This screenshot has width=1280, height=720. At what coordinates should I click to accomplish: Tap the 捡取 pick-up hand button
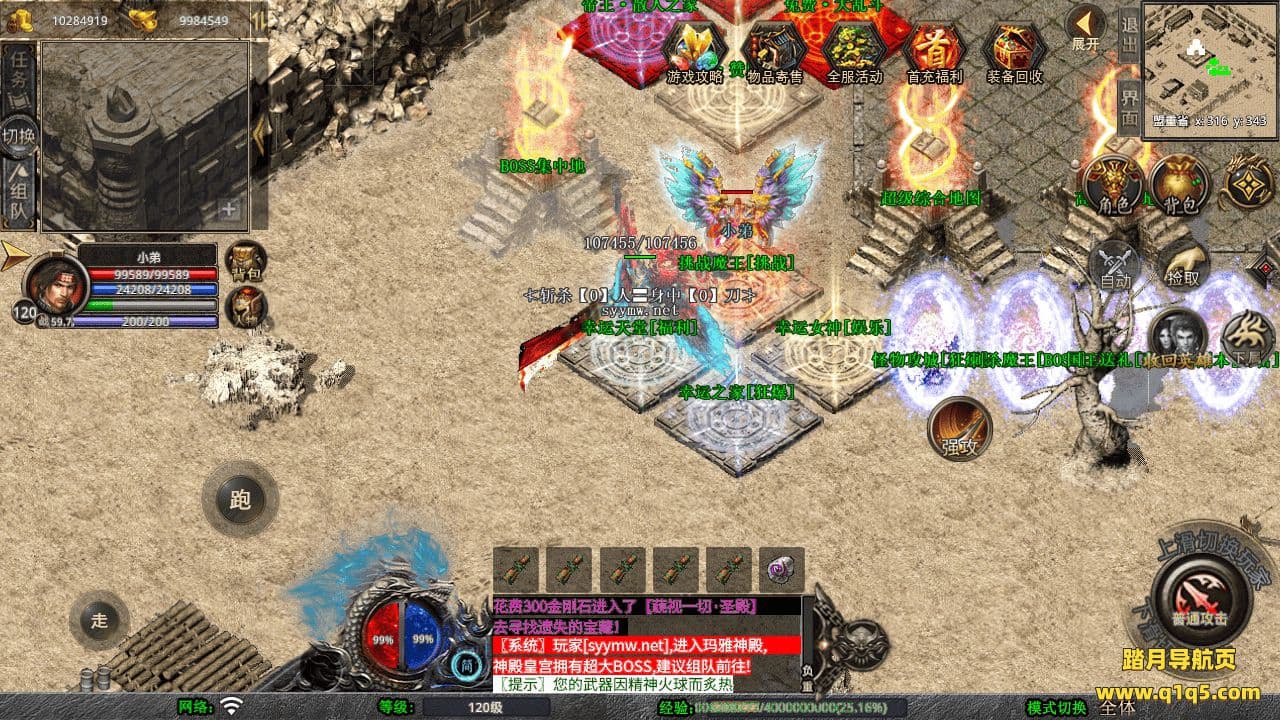click(x=1182, y=265)
